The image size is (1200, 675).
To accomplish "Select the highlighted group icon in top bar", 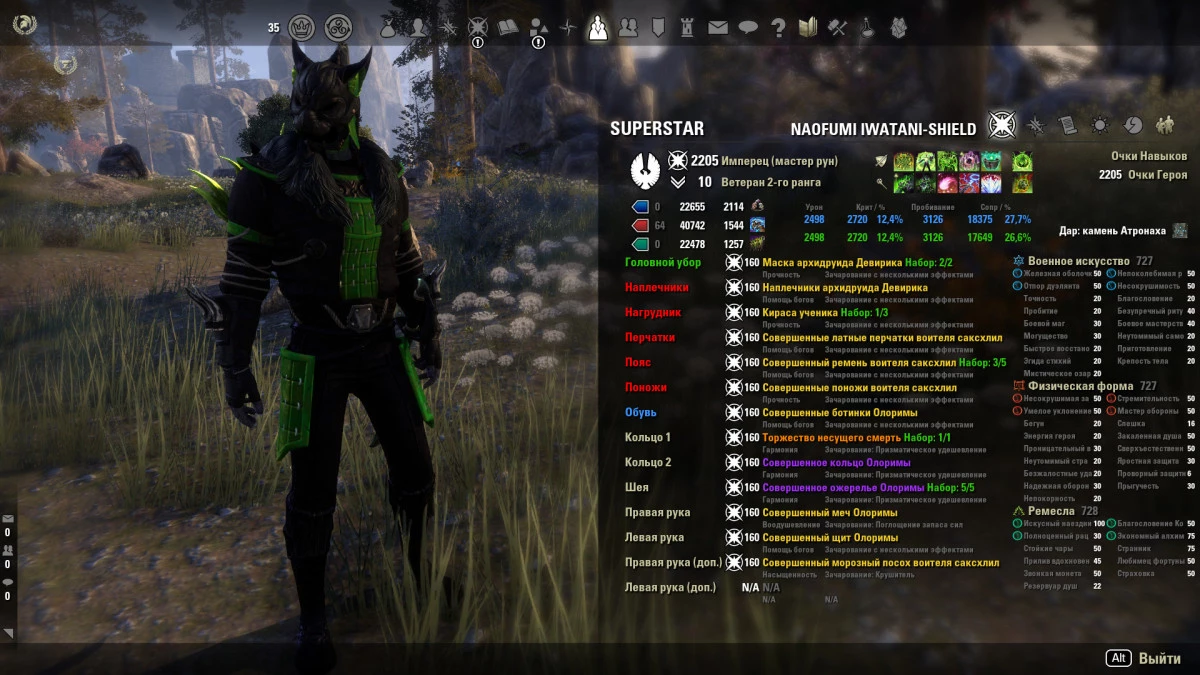I will point(598,27).
